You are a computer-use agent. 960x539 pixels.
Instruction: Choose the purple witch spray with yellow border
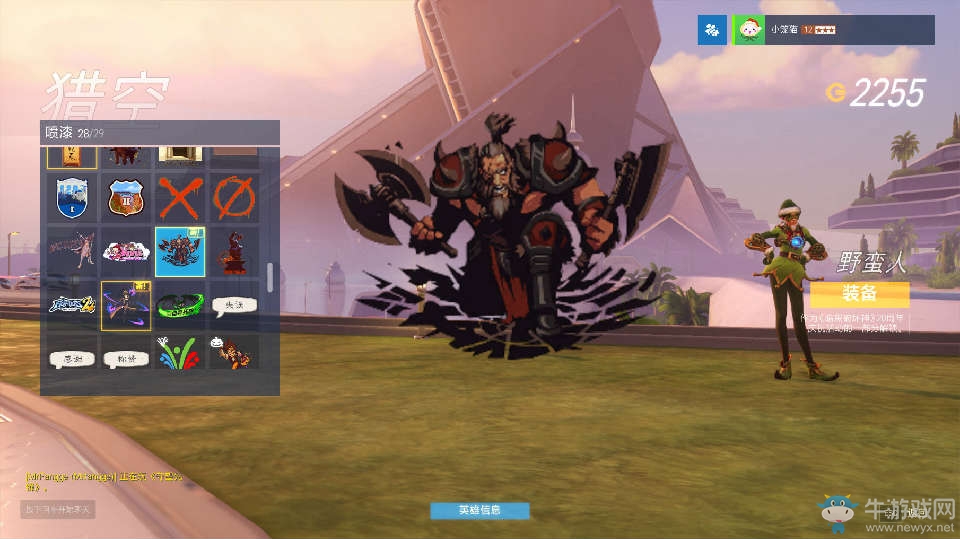(x=126, y=305)
